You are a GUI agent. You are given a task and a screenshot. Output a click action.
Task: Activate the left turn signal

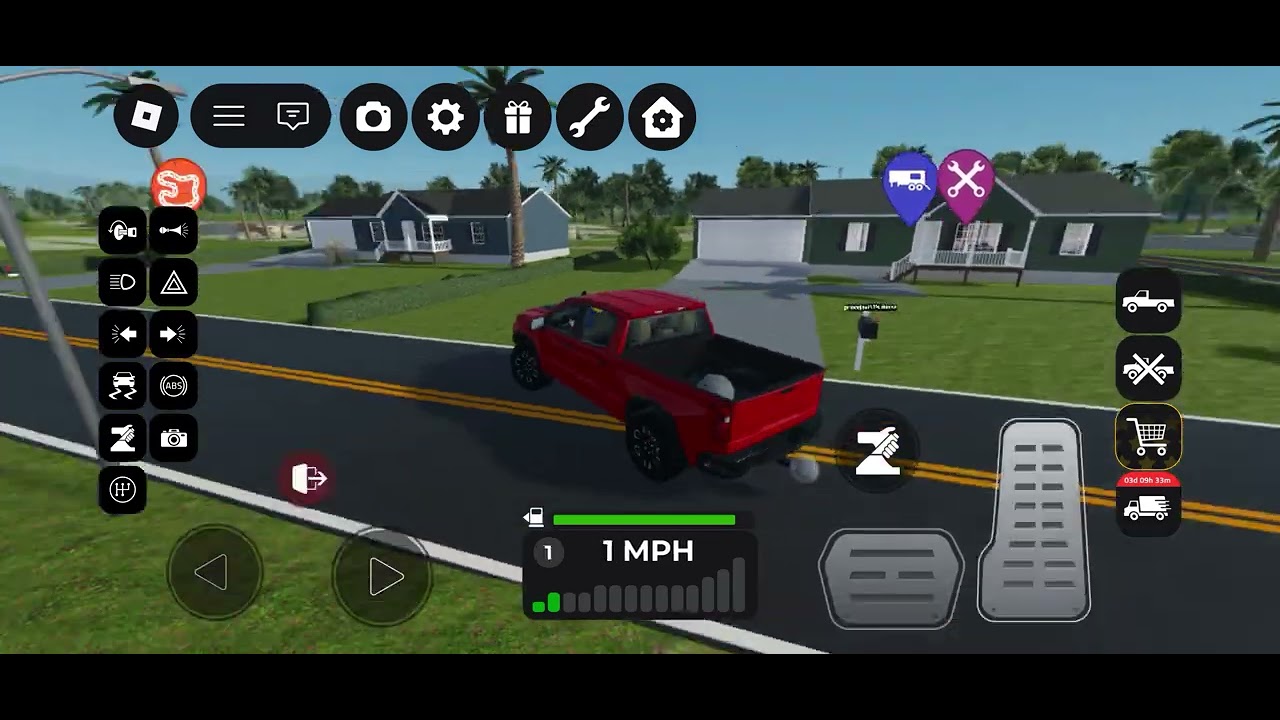tap(123, 335)
